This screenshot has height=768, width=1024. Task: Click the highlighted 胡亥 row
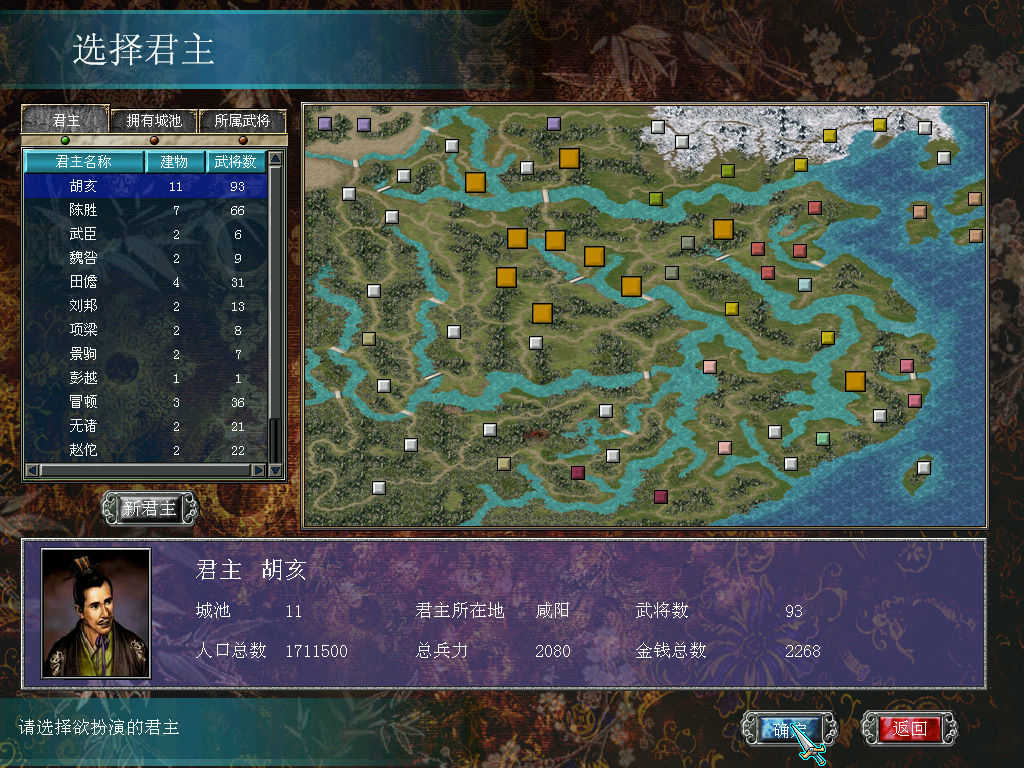(x=84, y=186)
